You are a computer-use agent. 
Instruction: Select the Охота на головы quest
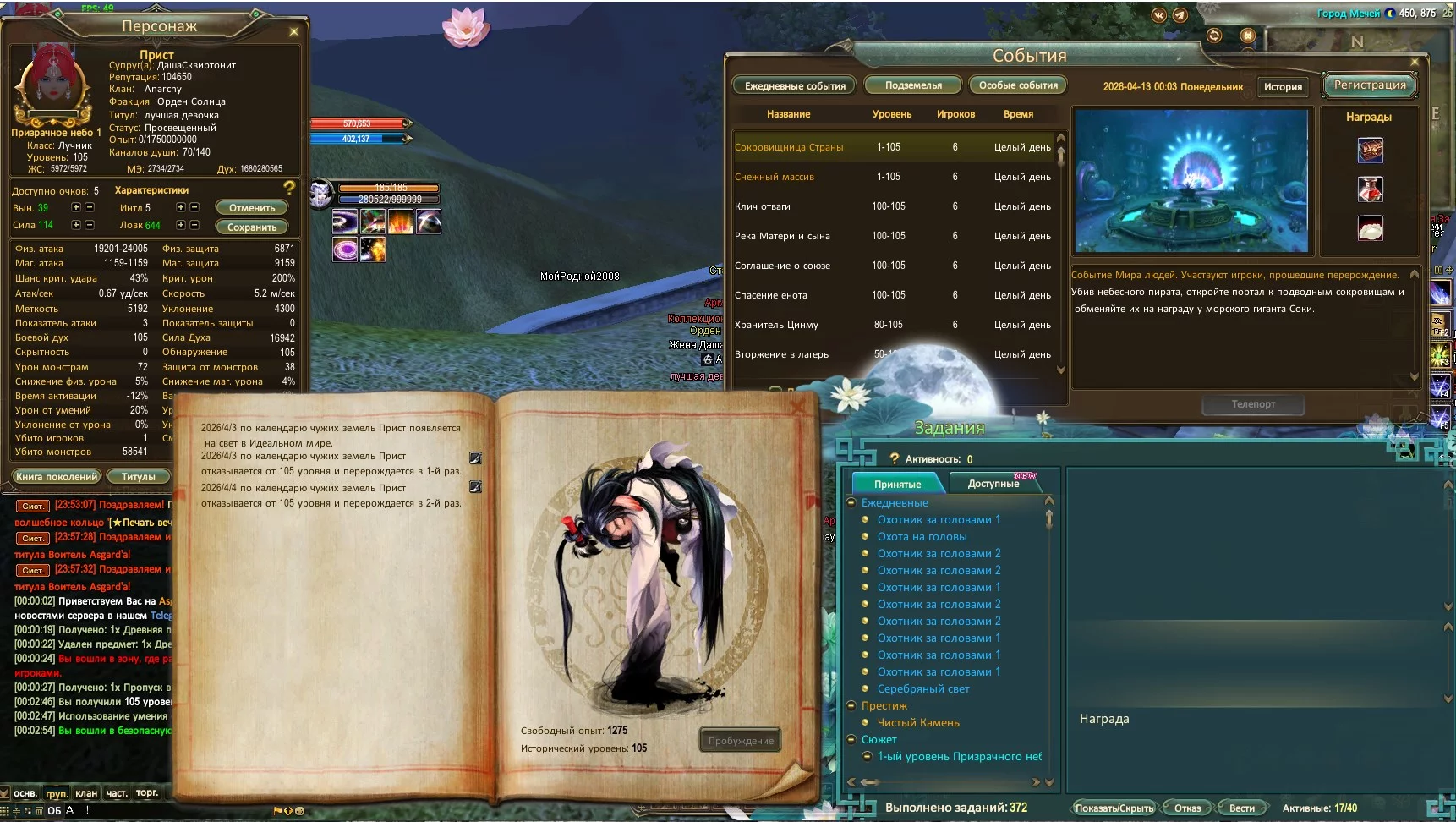pyautogui.click(x=922, y=537)
